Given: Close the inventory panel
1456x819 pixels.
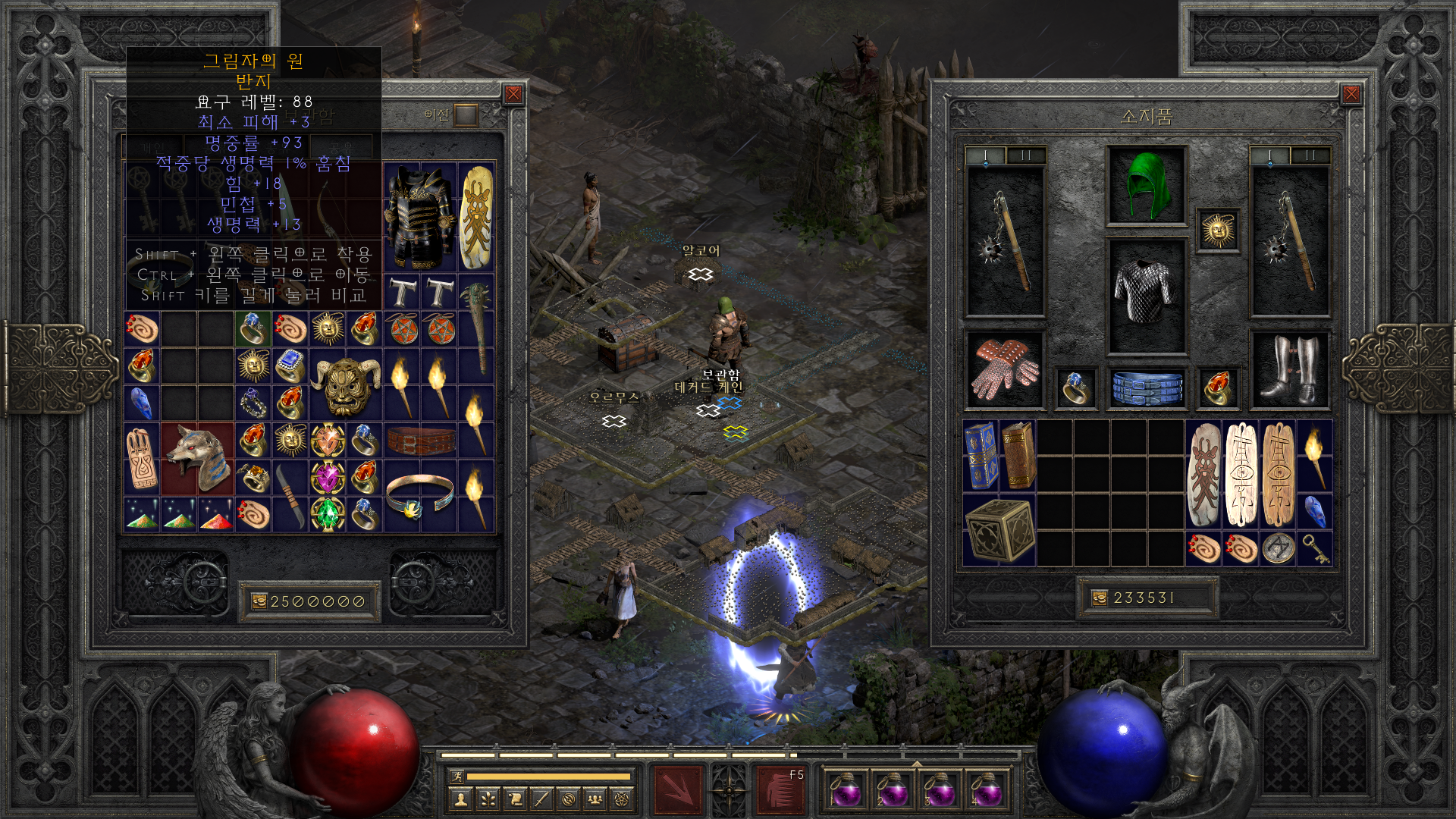Looking at the screenshot, I should click(x=1351, y=94).
